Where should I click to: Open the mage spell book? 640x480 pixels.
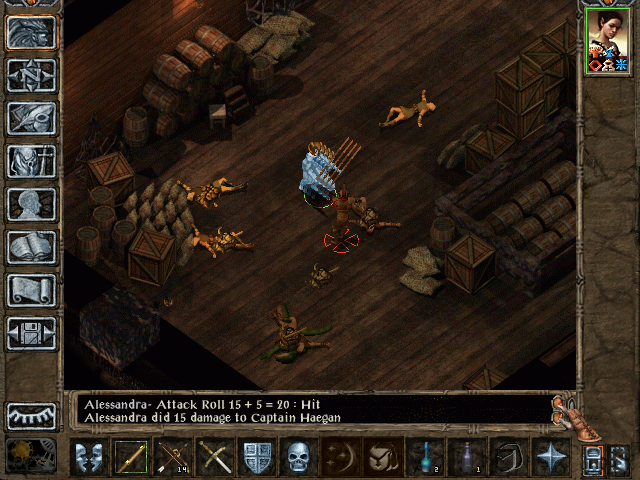pyautogui.click(x=31, y=247)
